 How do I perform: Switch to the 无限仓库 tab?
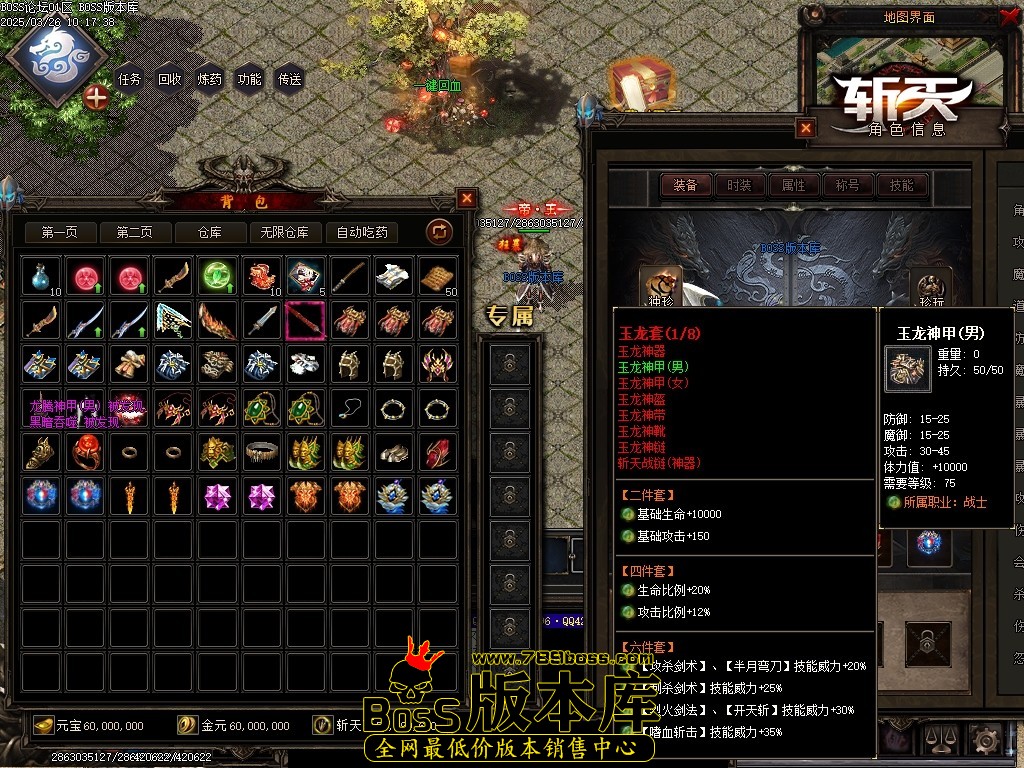[x=284, y=233]
